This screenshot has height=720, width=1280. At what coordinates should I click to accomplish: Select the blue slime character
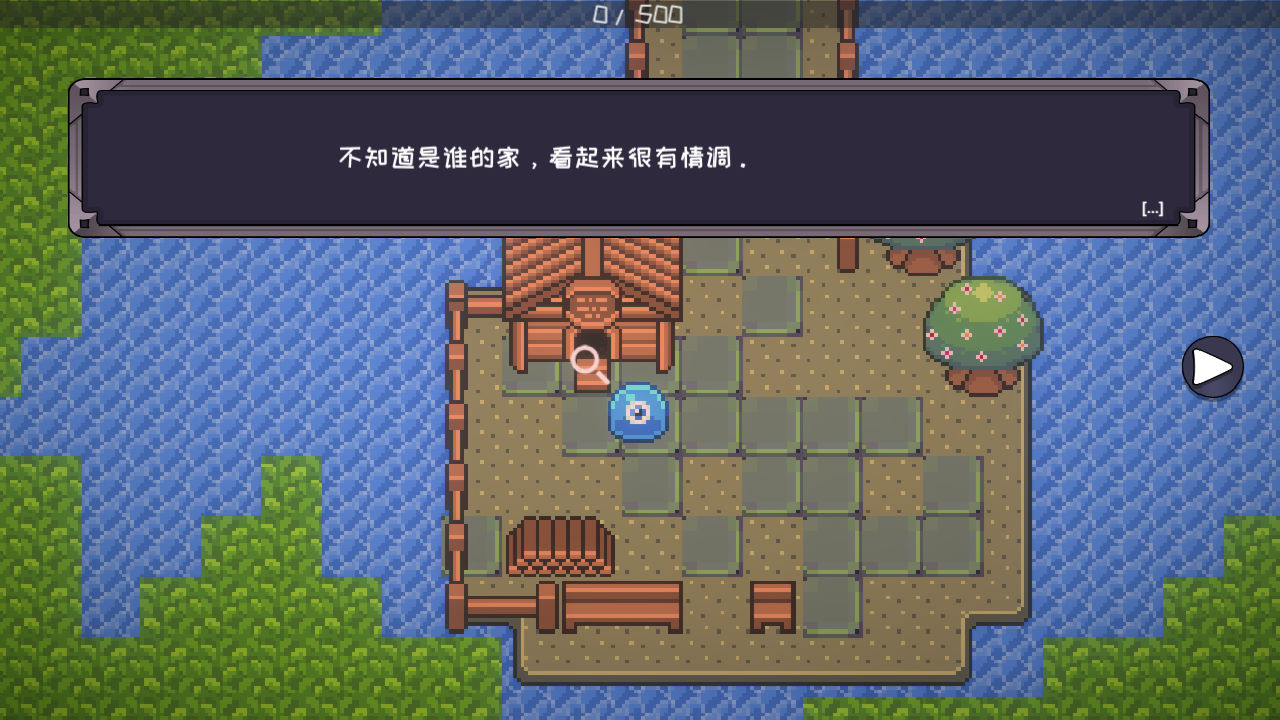[x=637, y=413]
